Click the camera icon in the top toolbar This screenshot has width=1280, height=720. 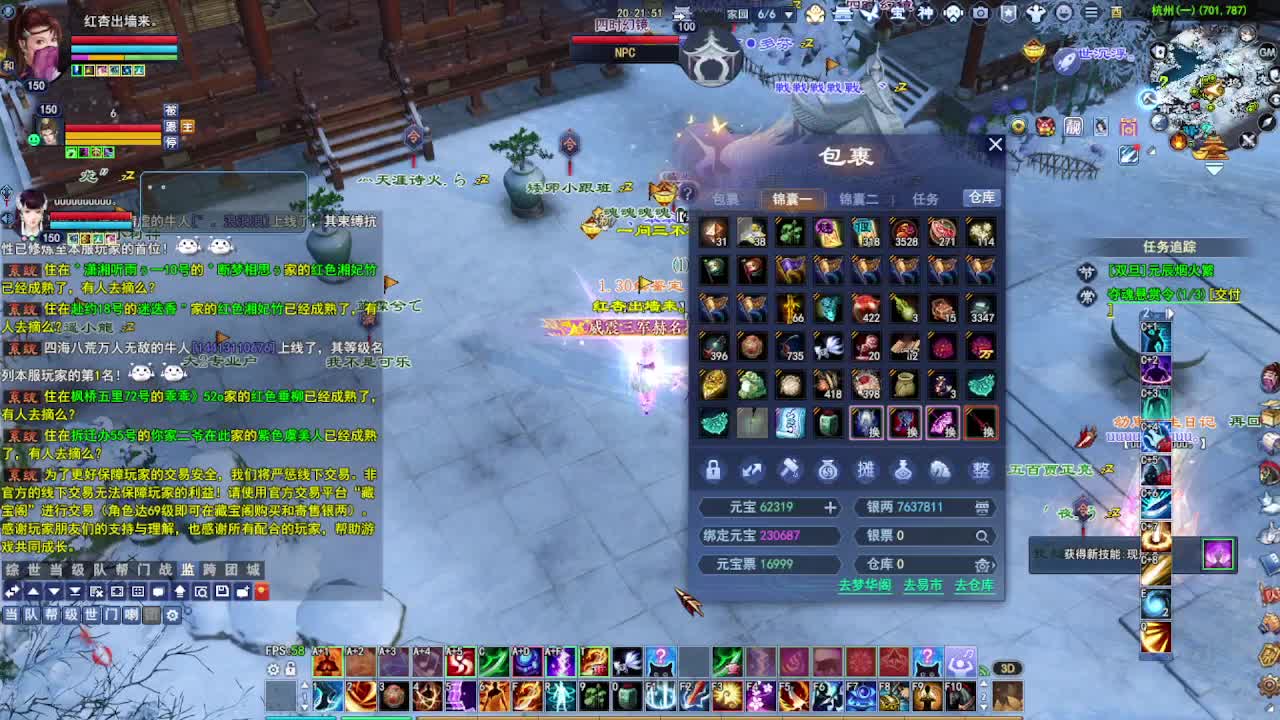[980, 13]
